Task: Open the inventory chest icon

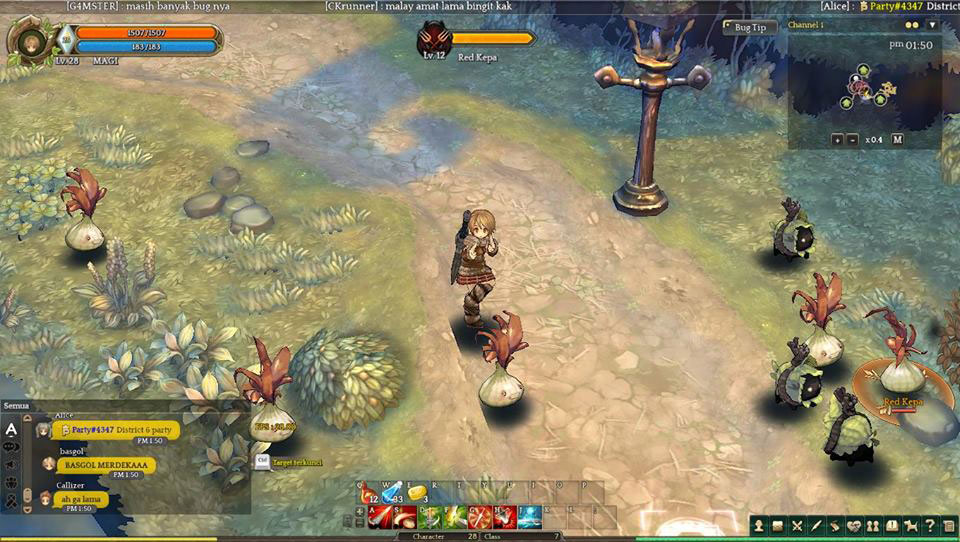Action: pyautogui.click(x=778, y=525)
